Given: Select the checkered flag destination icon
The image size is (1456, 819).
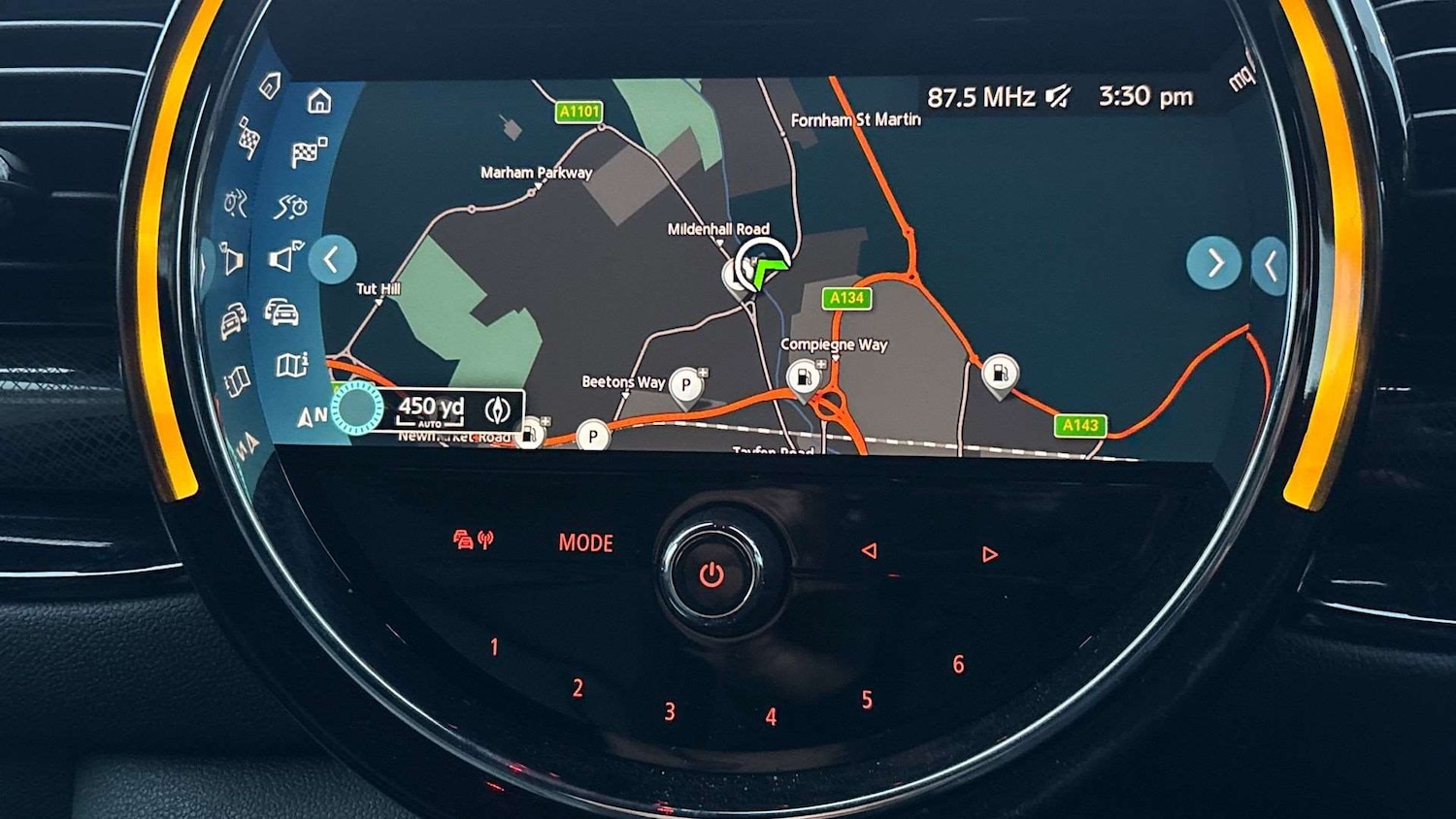Looking at the screenshot, I should 308,152.
